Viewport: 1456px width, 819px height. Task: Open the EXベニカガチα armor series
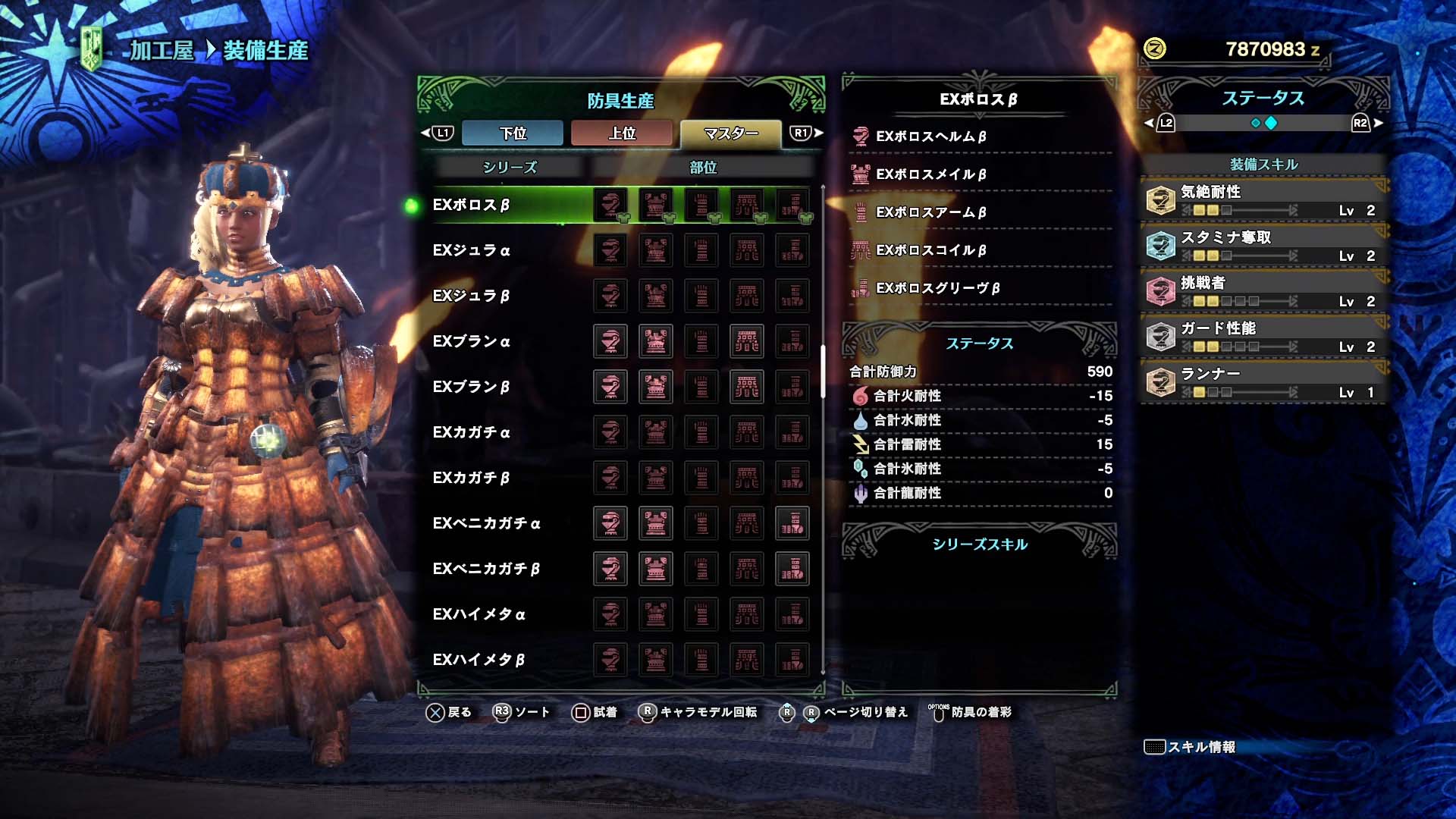tap(486, 523)
